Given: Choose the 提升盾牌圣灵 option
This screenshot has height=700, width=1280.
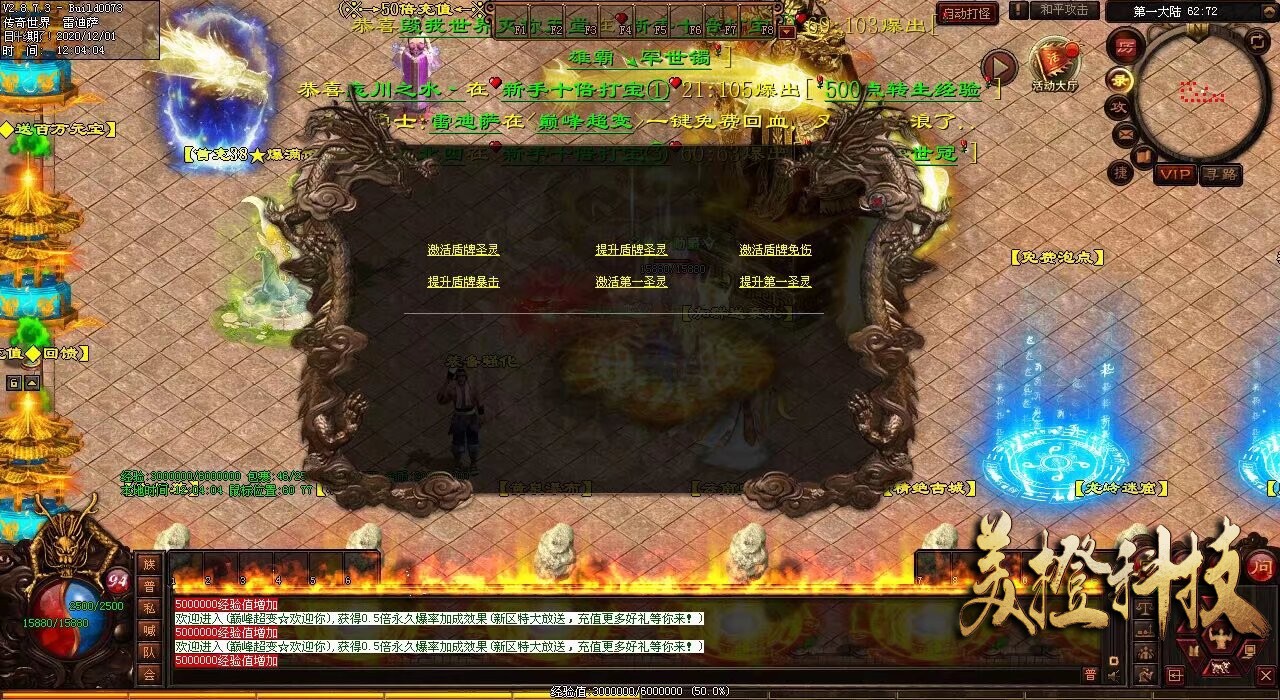Looking at the screenshot, I should [x=631, y=250].
